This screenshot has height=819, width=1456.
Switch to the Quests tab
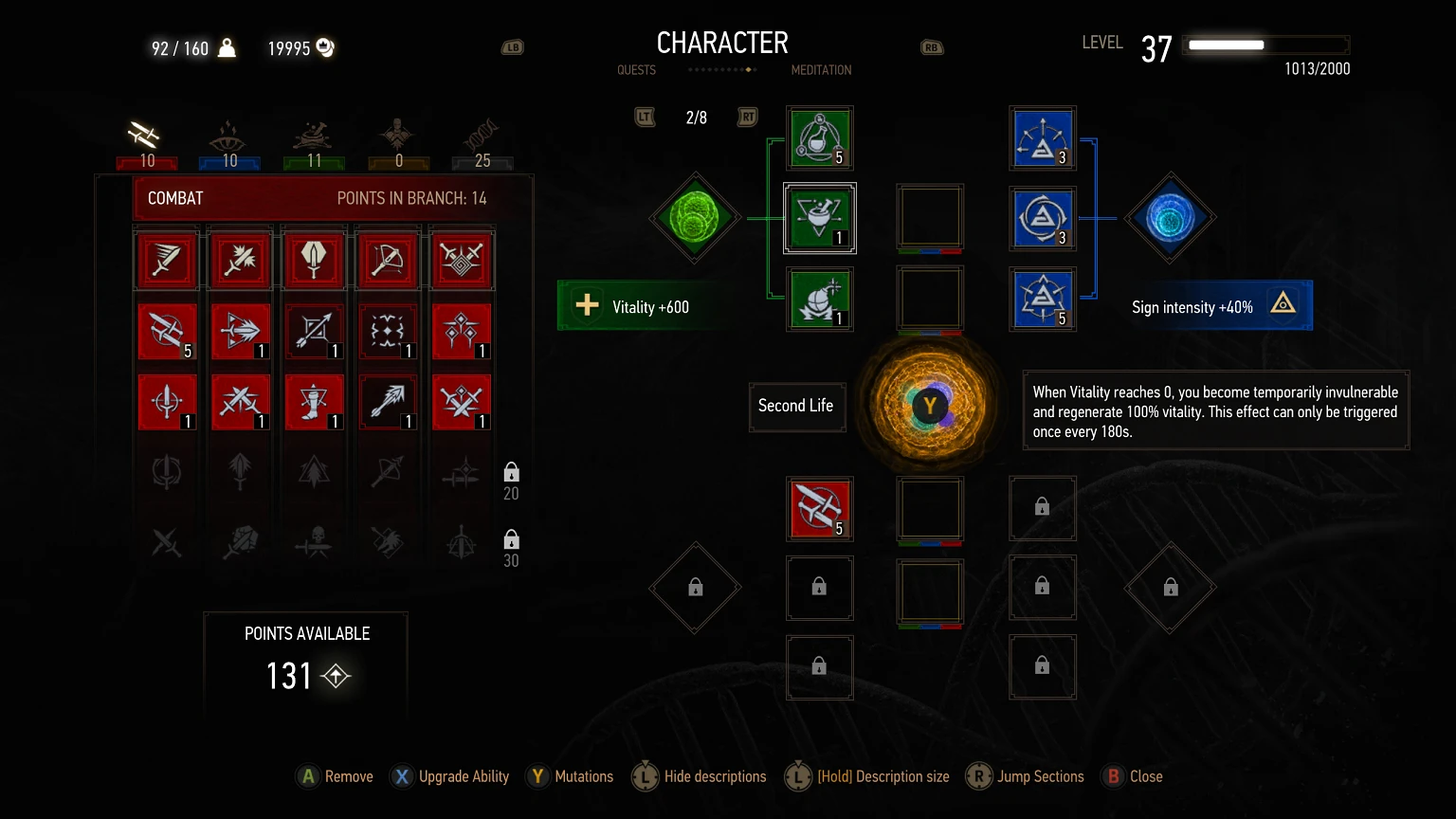[636, 69]
